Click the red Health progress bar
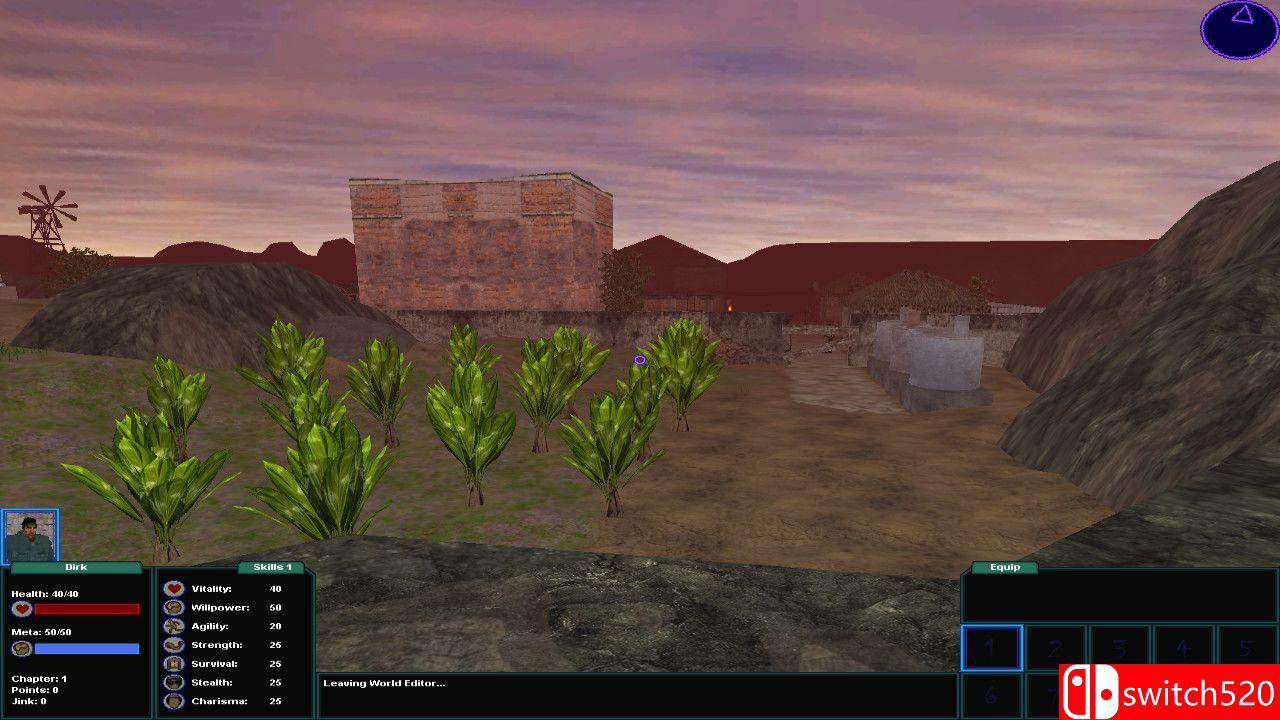The height and width of the screenshot is (720, 1280). (x=86, y=609)
